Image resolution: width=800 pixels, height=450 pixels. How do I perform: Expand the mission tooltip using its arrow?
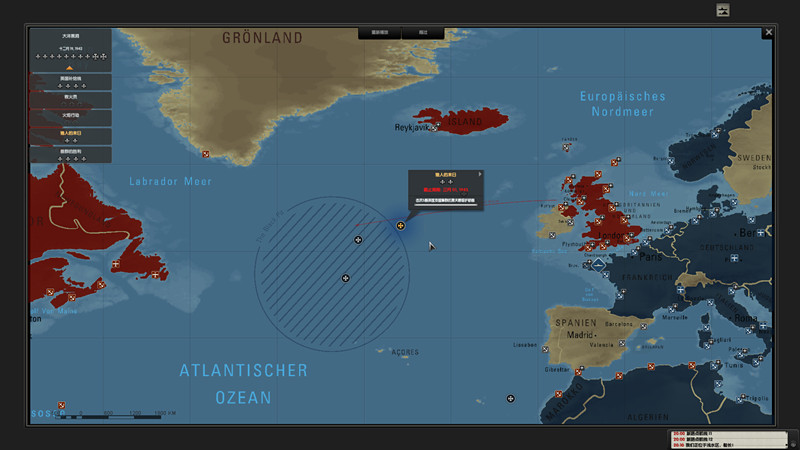(x=480, y=174)
